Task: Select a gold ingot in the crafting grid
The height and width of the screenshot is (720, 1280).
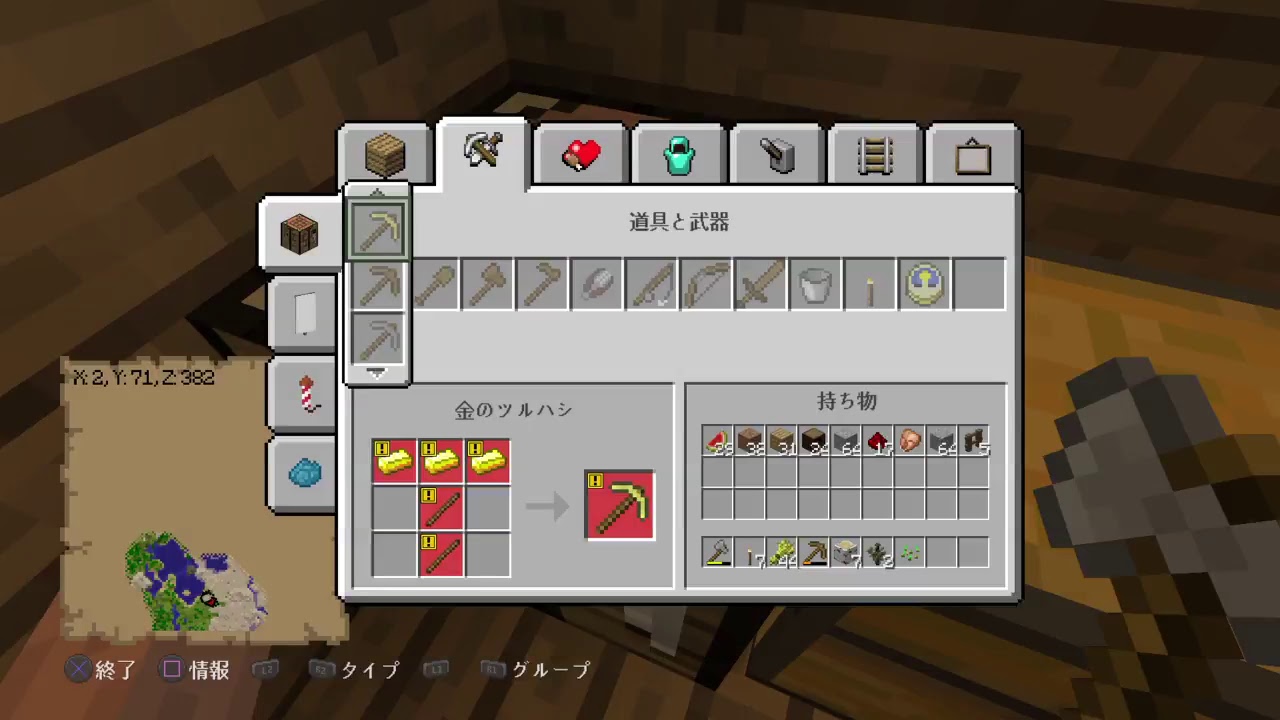Action: point(394,459)
